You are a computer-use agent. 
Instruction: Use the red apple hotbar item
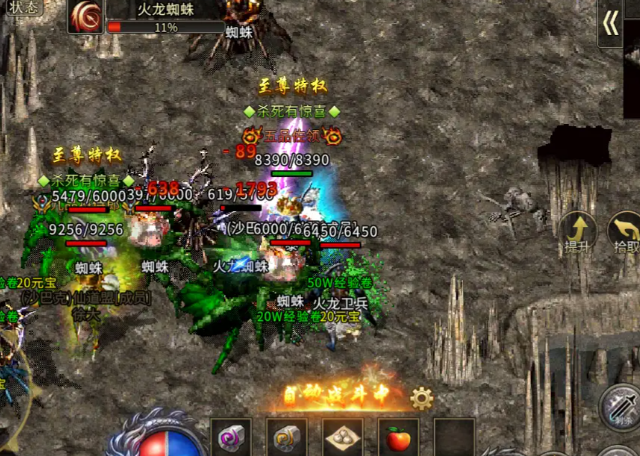(398, 437)
